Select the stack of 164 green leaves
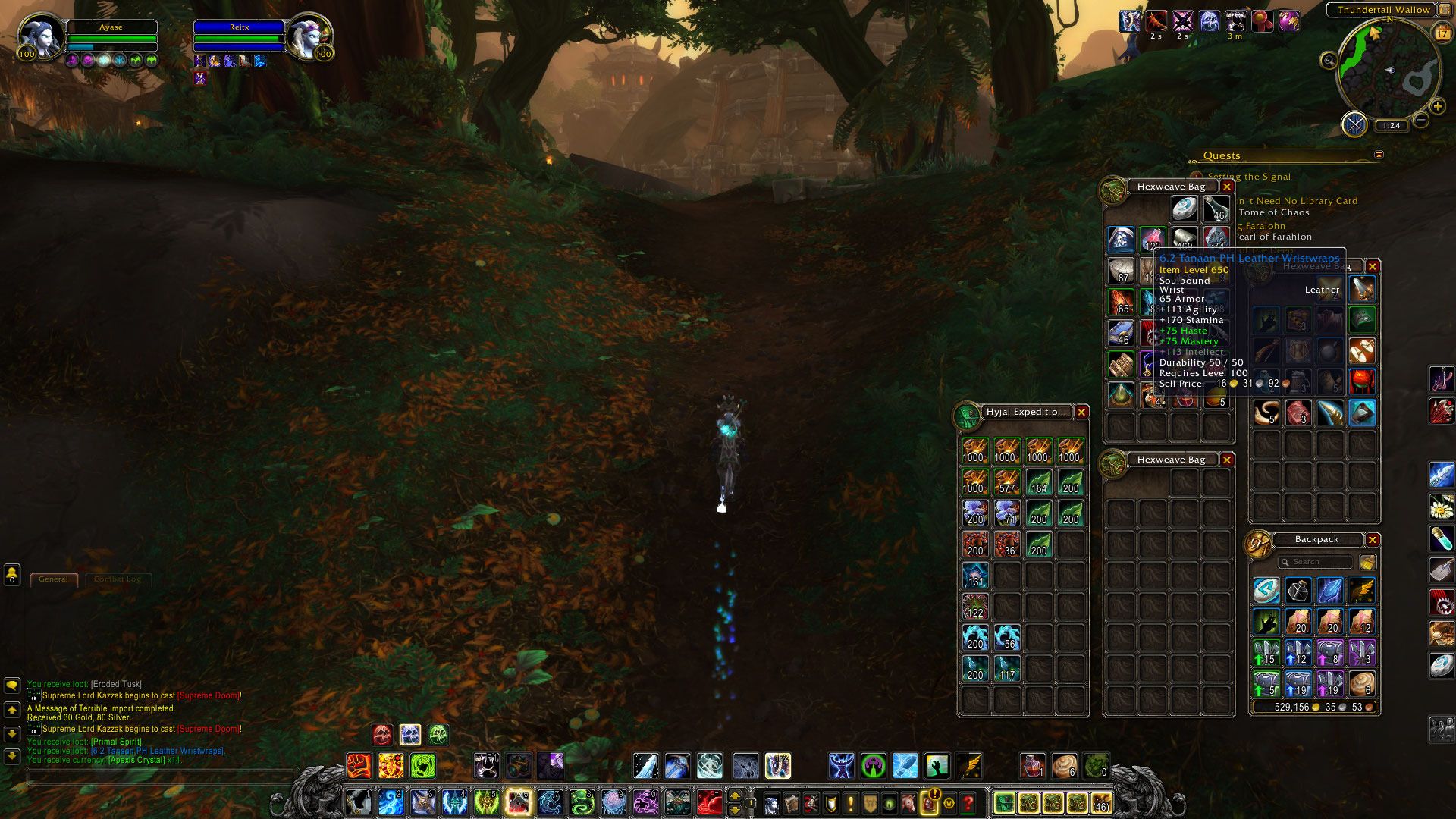 [1038, 482]
